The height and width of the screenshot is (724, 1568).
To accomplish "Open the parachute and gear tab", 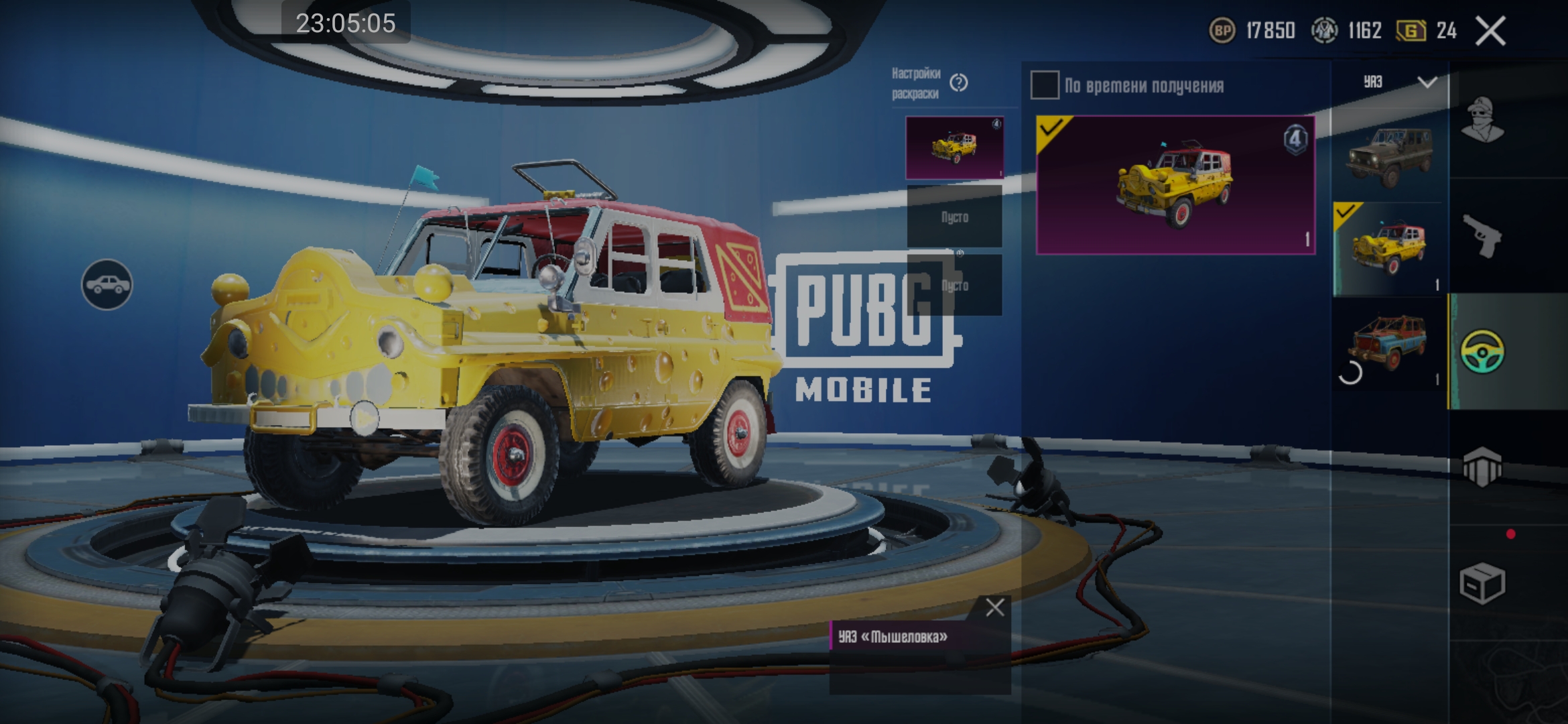I will [1482, 467].
